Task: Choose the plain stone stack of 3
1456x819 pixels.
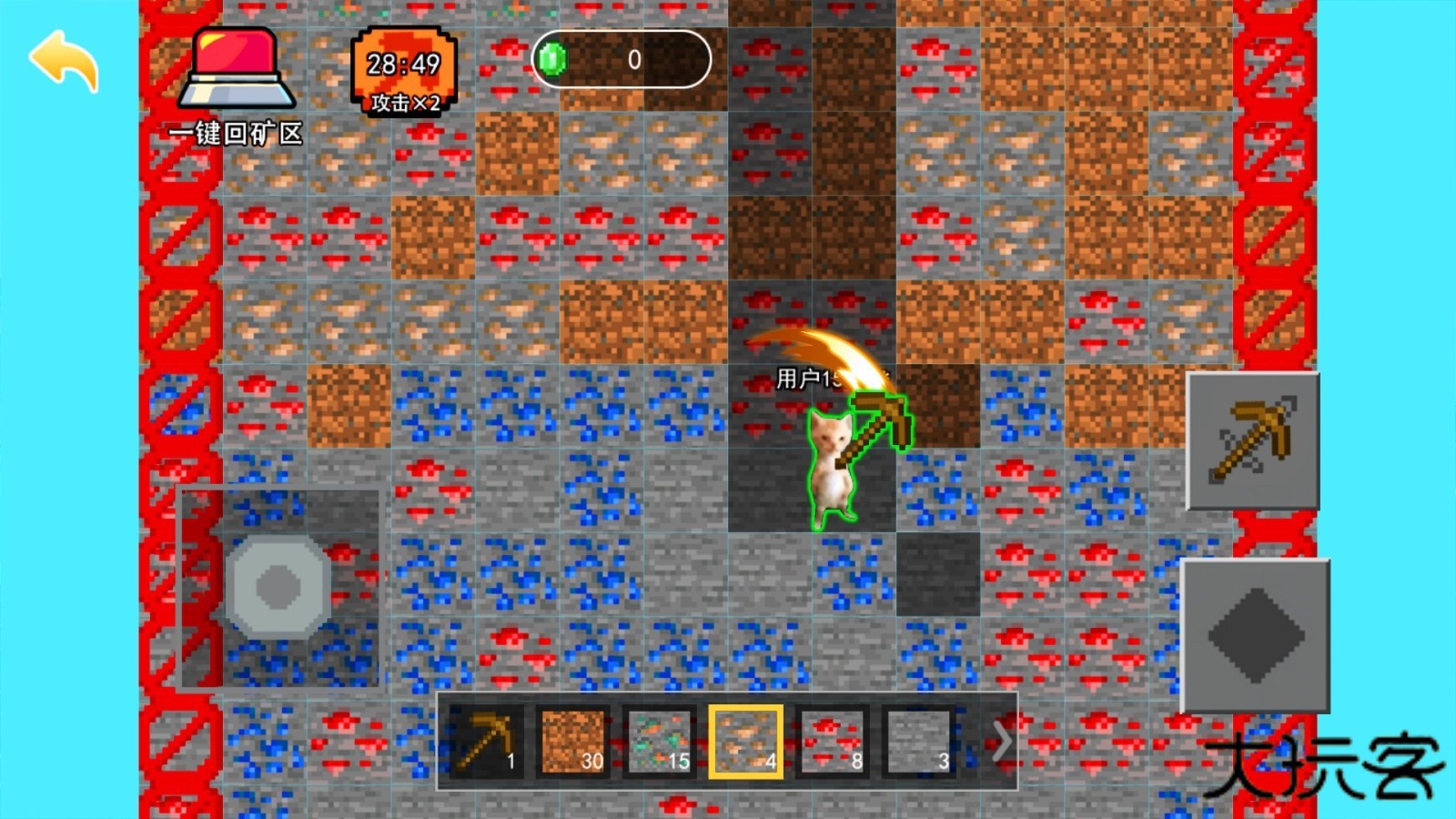Action: pos(918,742)
